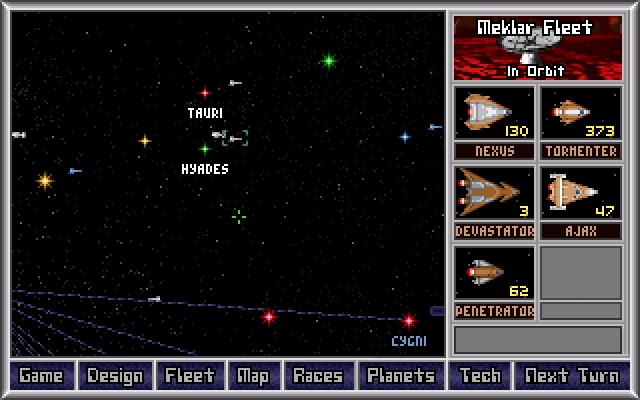Select the Cygni star system
Image resolution: width=640 pixels, height=400 pixels.
point(408,321)
